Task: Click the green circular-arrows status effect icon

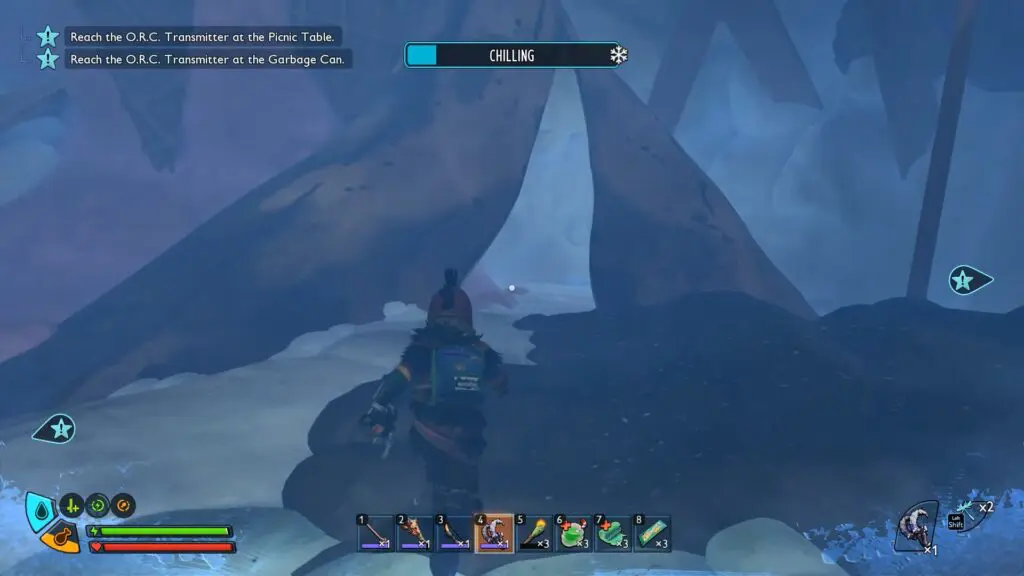Action: 97,505
